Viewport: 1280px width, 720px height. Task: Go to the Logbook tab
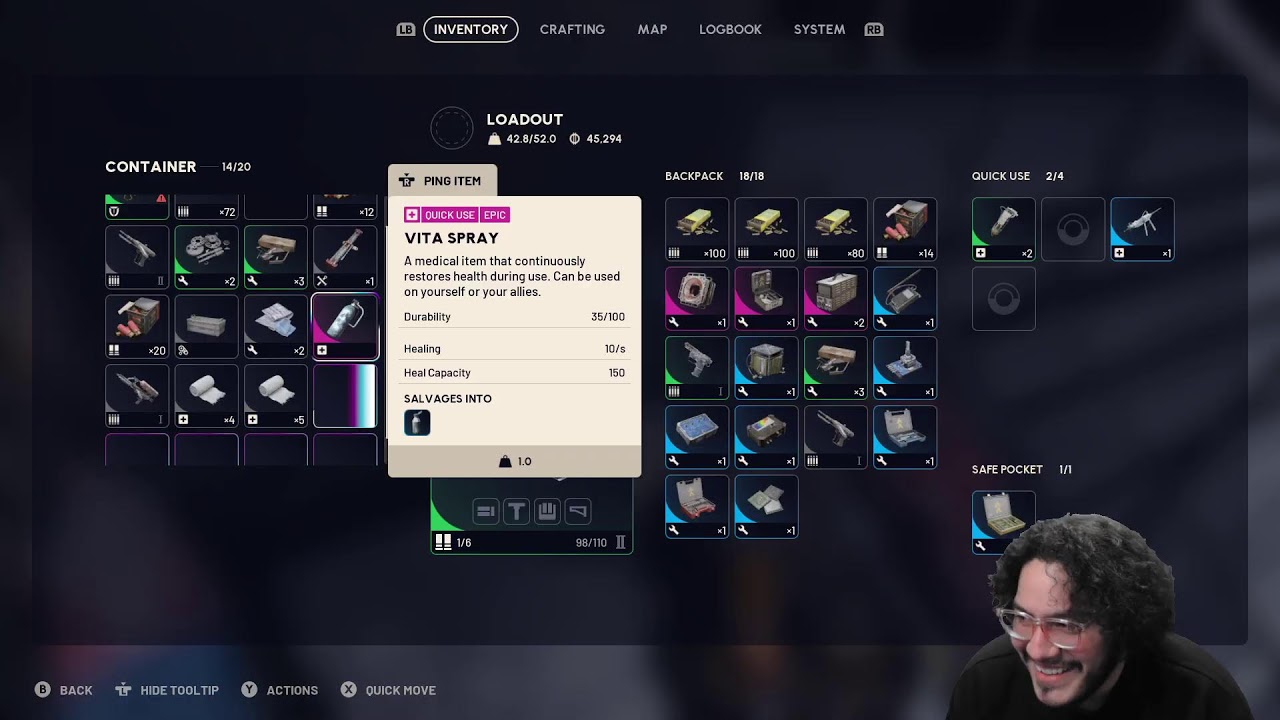point(730,29)
